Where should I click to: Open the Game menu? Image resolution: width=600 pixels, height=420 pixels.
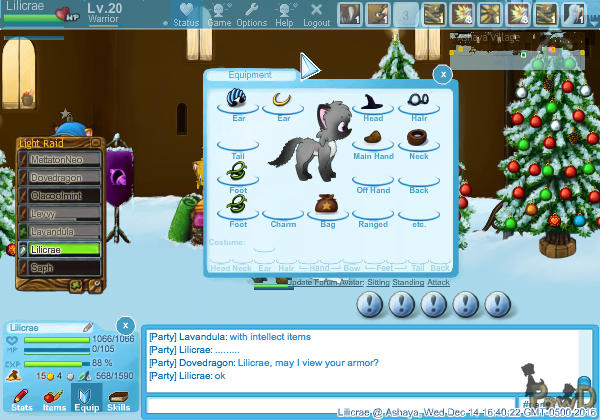(x=219, y=15)
